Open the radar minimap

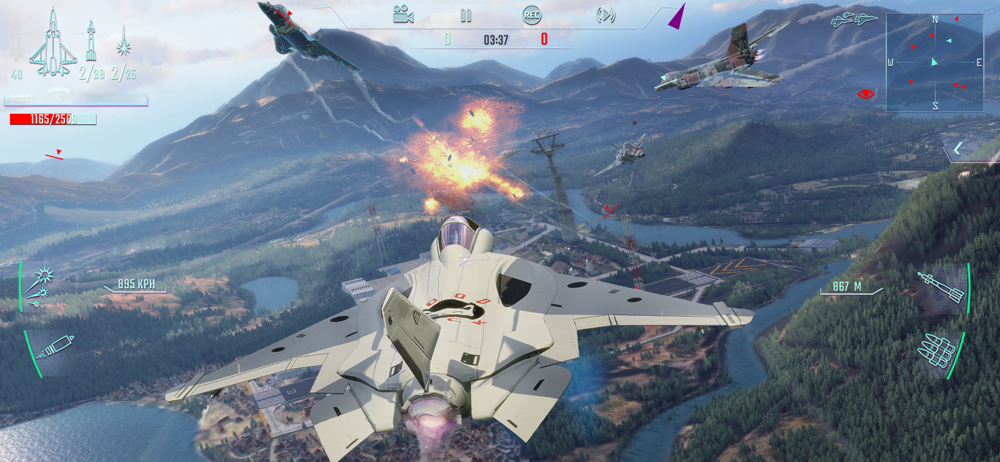934,61
